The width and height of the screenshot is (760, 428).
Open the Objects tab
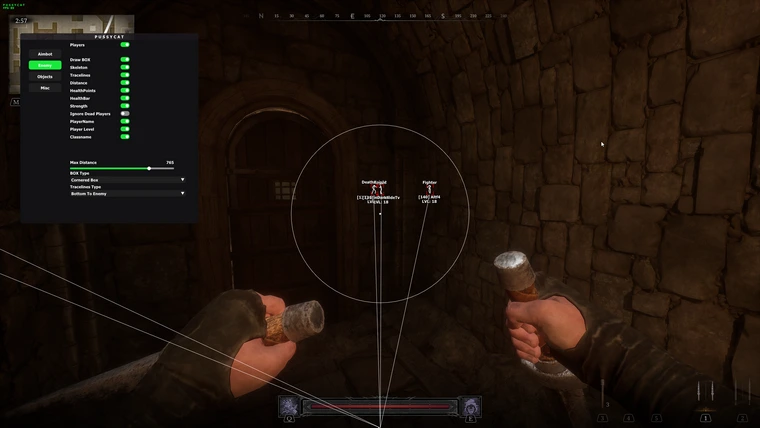pos(44,76)
